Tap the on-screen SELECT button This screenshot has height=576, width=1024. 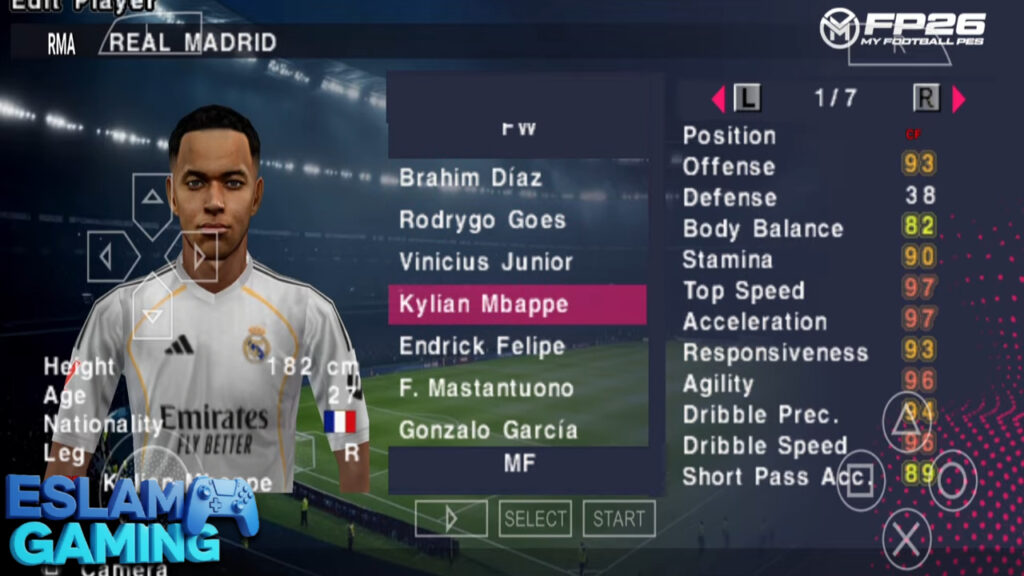pyautogui.click(x=535, y=518)
